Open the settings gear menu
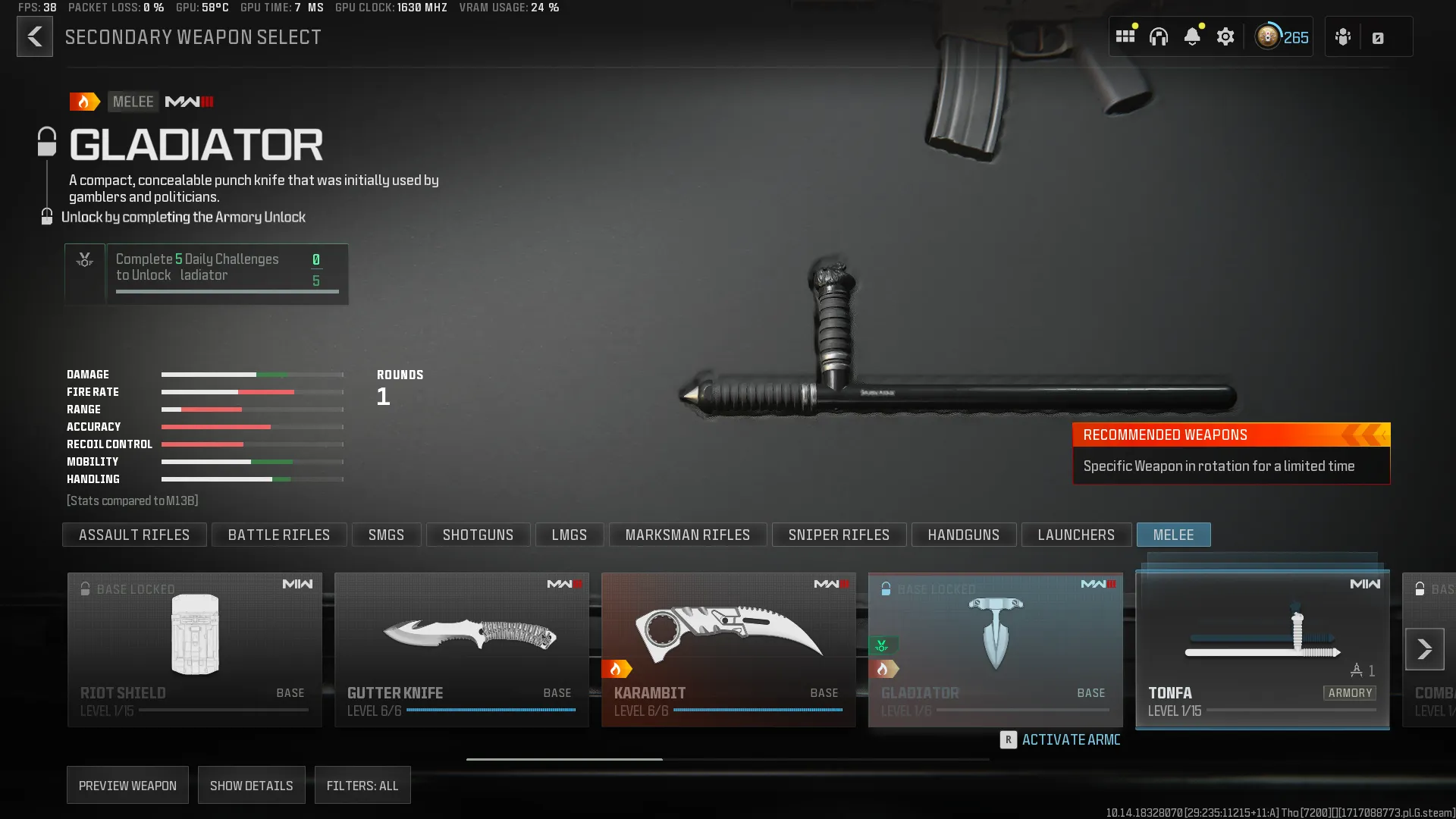The image size is (1456, 819). tap(1226, 36)
